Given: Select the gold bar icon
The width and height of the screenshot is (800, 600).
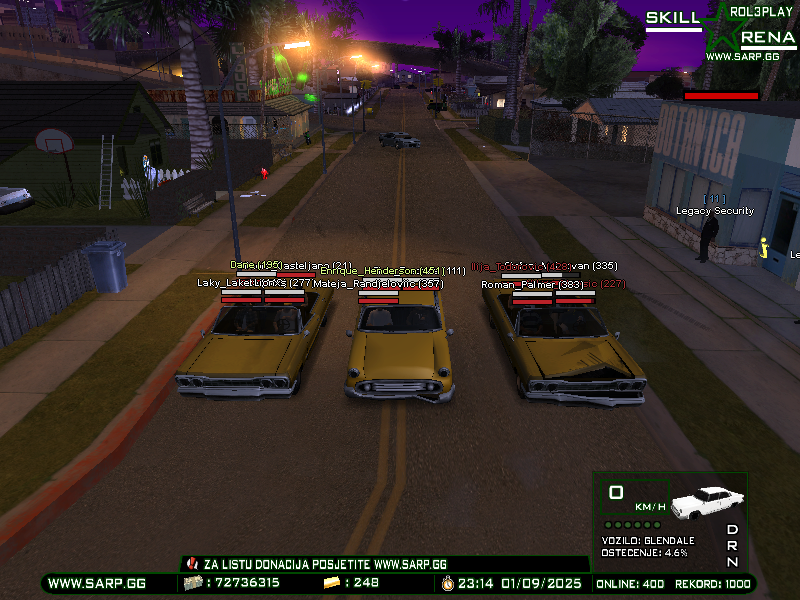Looking at the screenshot, I should coord(332,582).
